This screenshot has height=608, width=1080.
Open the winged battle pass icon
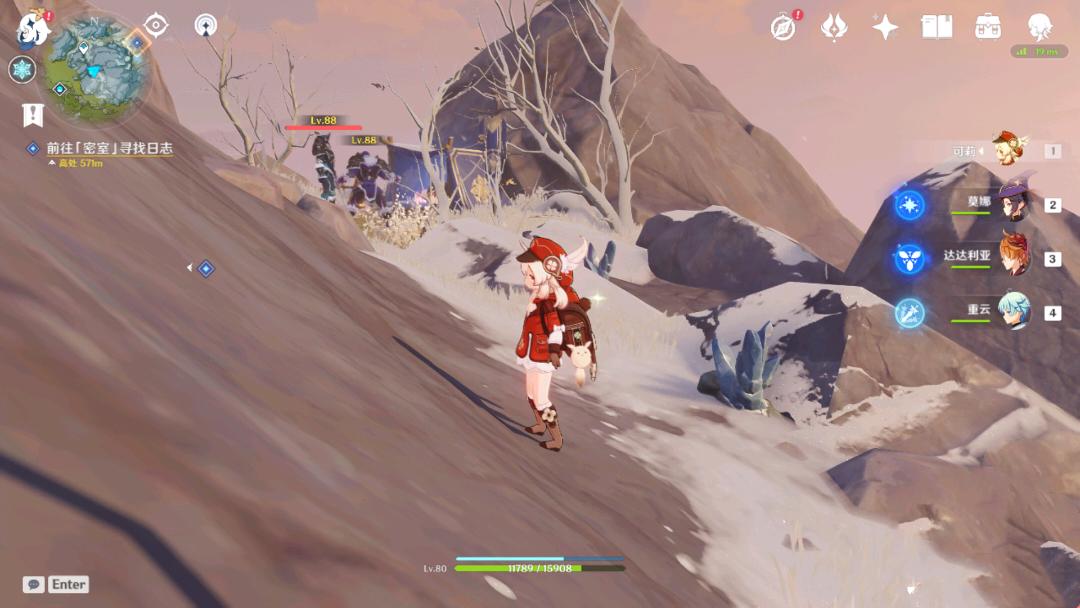pyautogui.click(x=834, y=27)
